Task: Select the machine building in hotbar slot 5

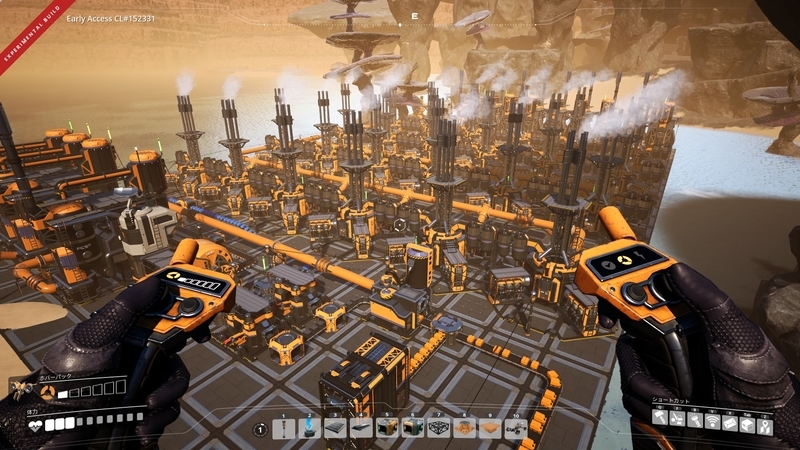Action: [387, 428]
